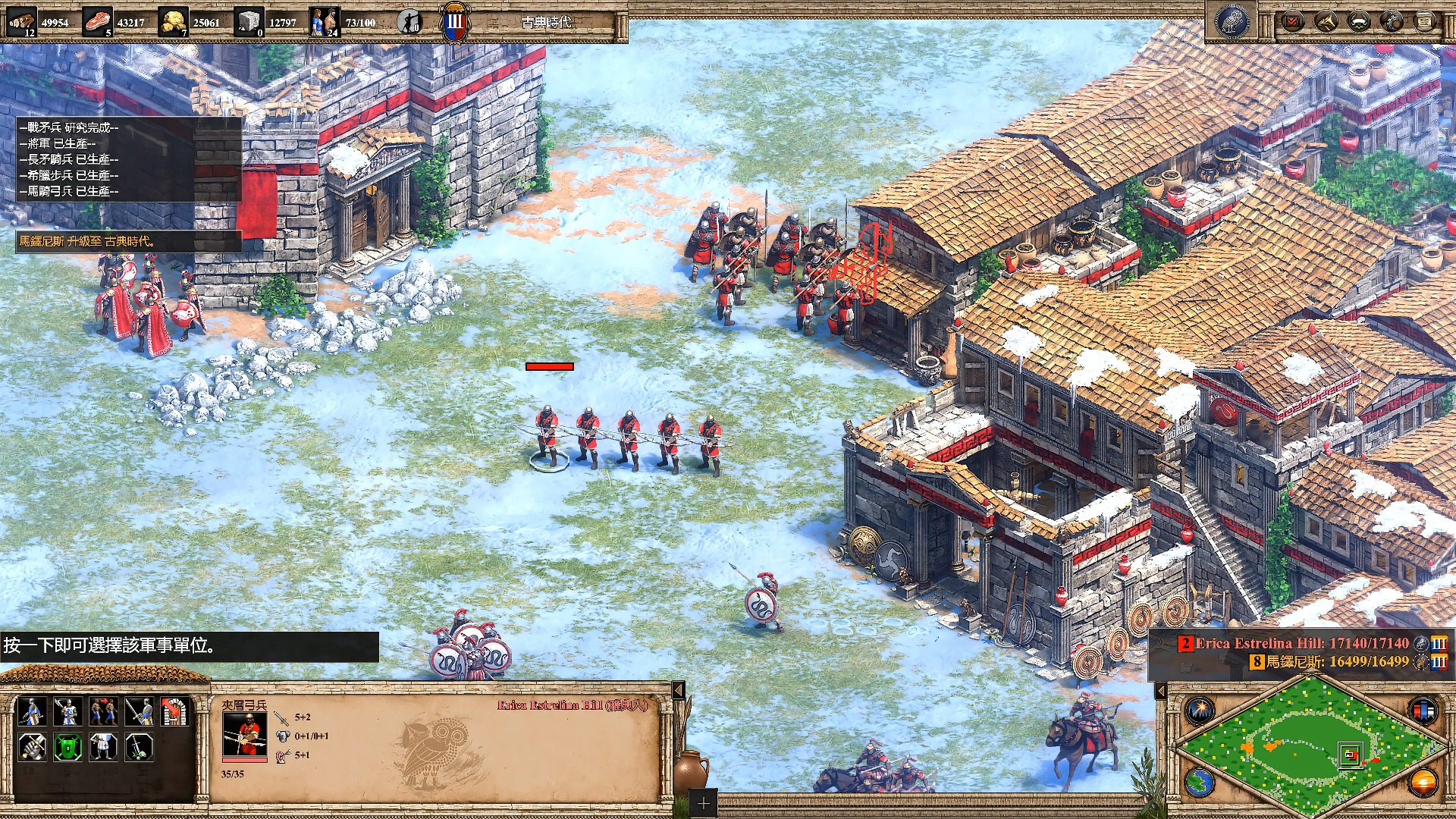Click the two-villagers red-arrow command icon

[x=103, y=712]
